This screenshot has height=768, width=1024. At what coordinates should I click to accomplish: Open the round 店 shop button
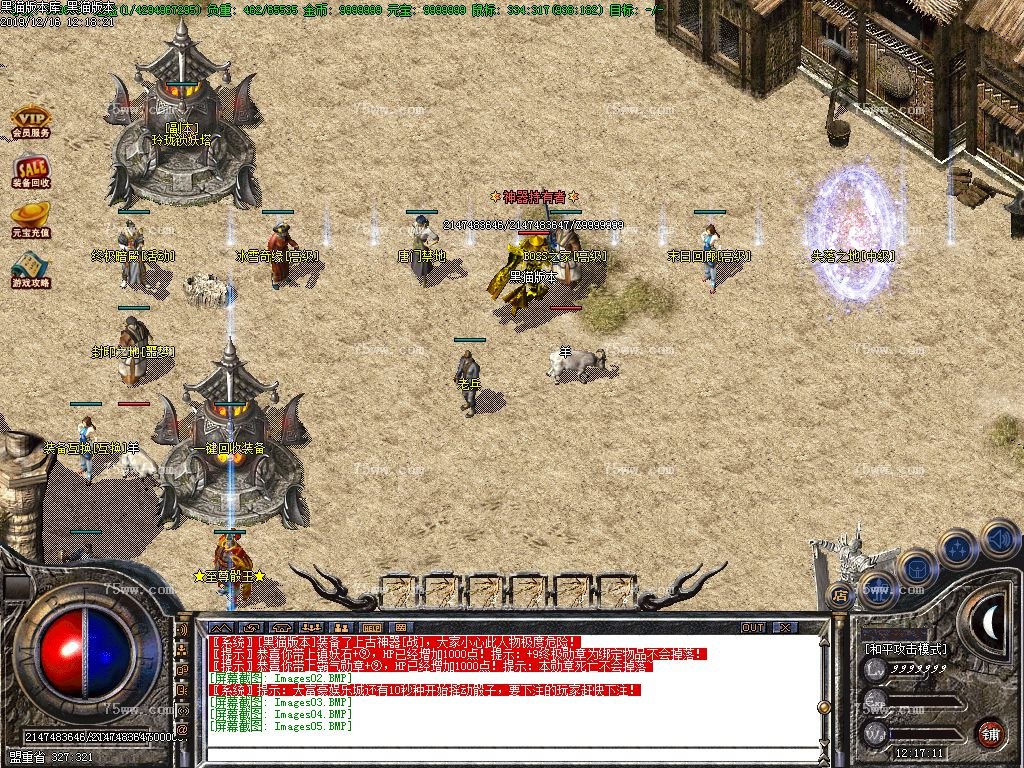tap(839, 595)
